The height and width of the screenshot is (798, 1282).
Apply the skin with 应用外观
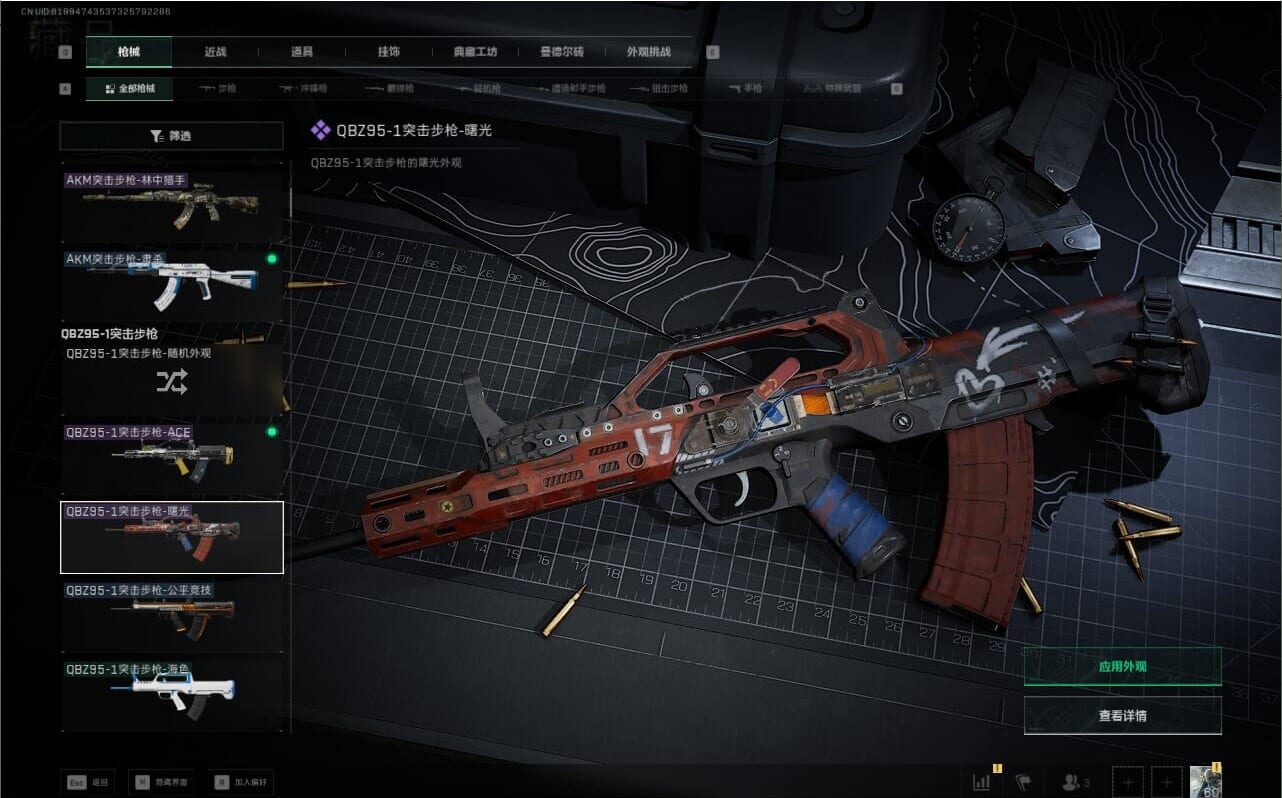point(1122,665)
